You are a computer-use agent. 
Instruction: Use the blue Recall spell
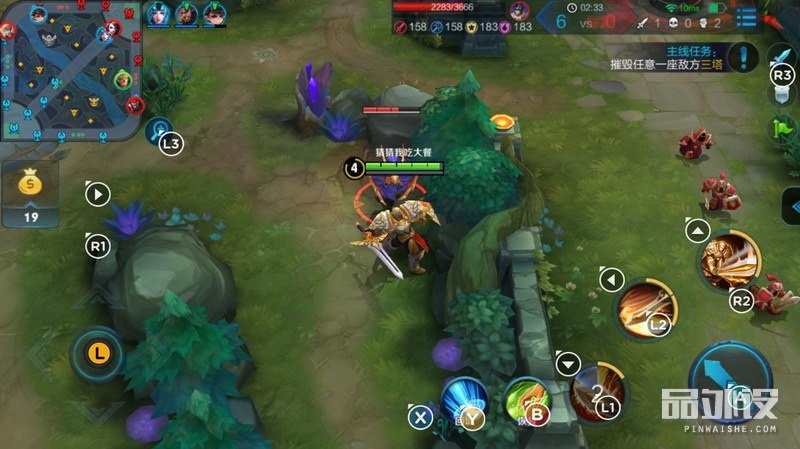(x=464, y=399)
